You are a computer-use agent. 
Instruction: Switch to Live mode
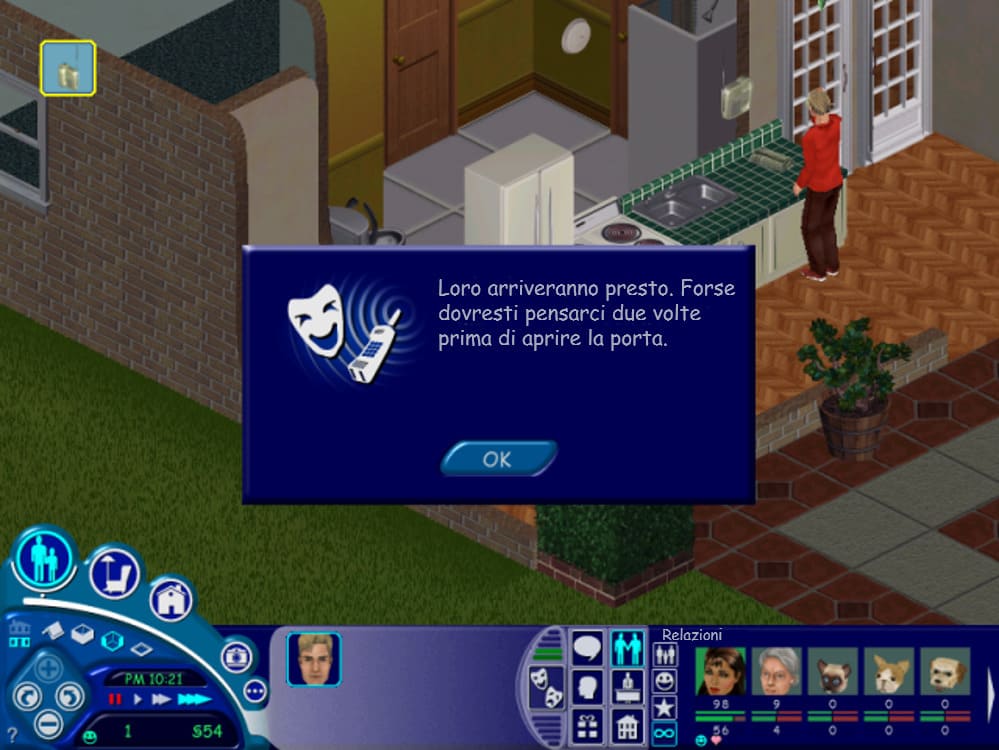(45, 558)
